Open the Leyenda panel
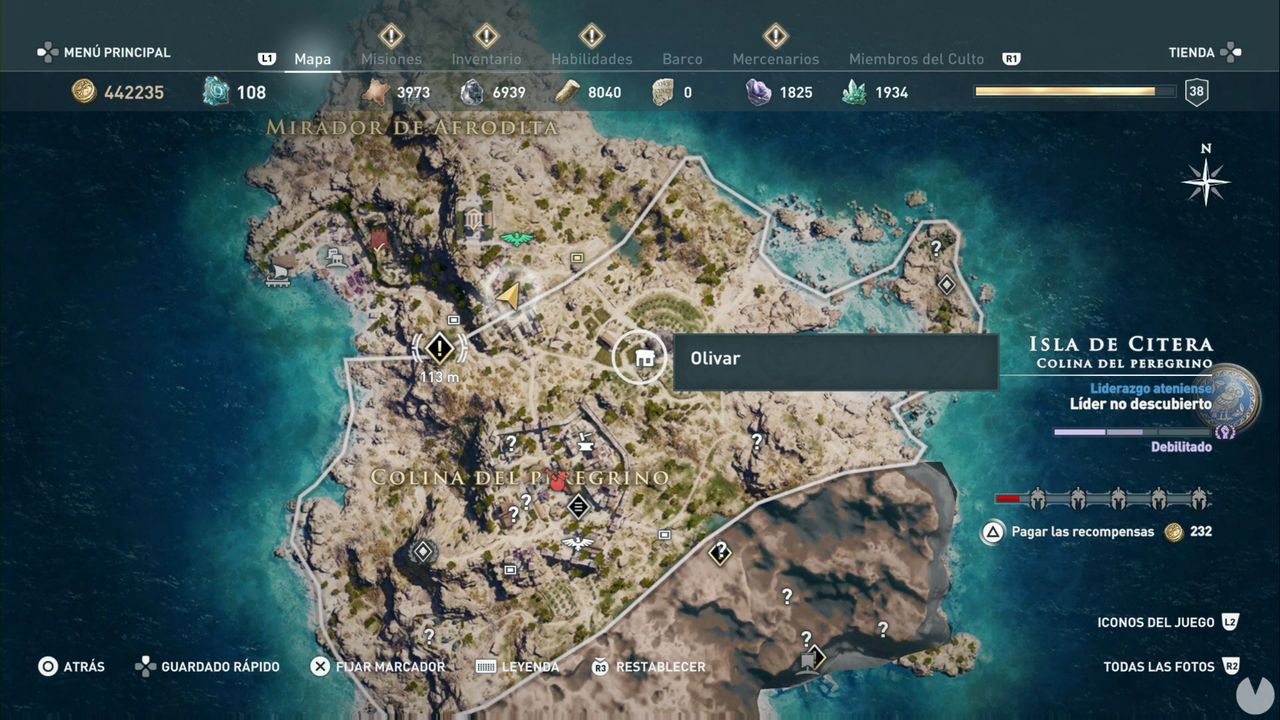Viewport: 1280px width, 720px height. click(x=528, y=666)
